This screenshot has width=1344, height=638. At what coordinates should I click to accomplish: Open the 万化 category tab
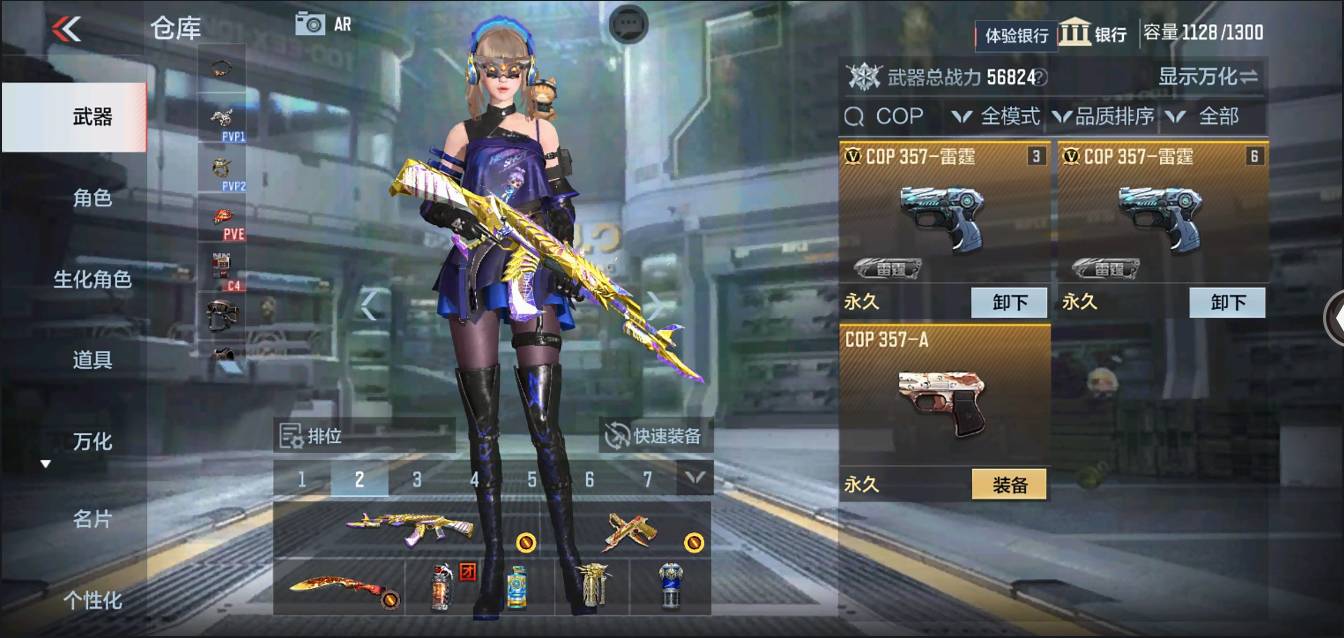[x=92, y=441]
